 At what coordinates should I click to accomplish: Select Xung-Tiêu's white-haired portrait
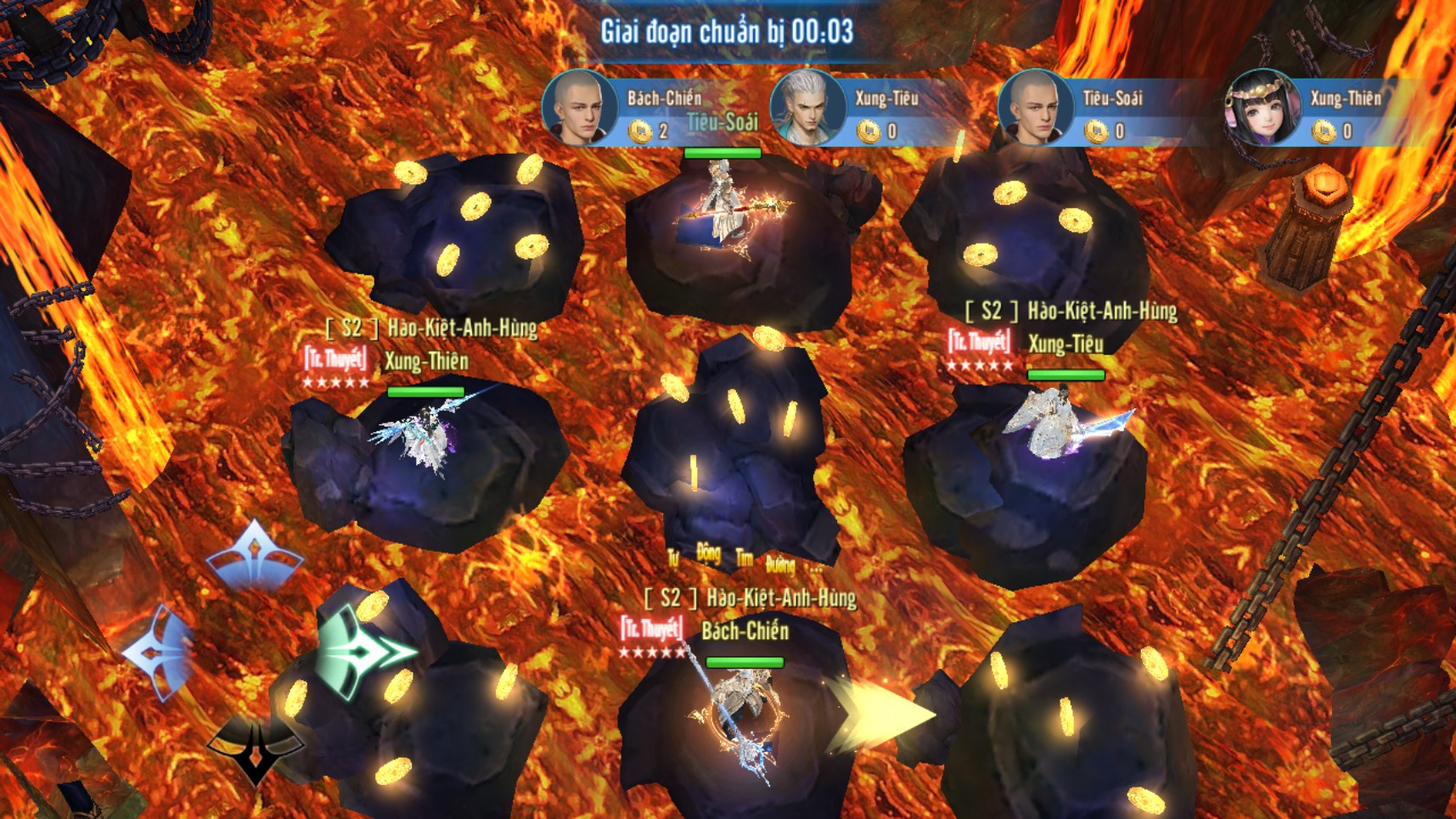(807, 109)
